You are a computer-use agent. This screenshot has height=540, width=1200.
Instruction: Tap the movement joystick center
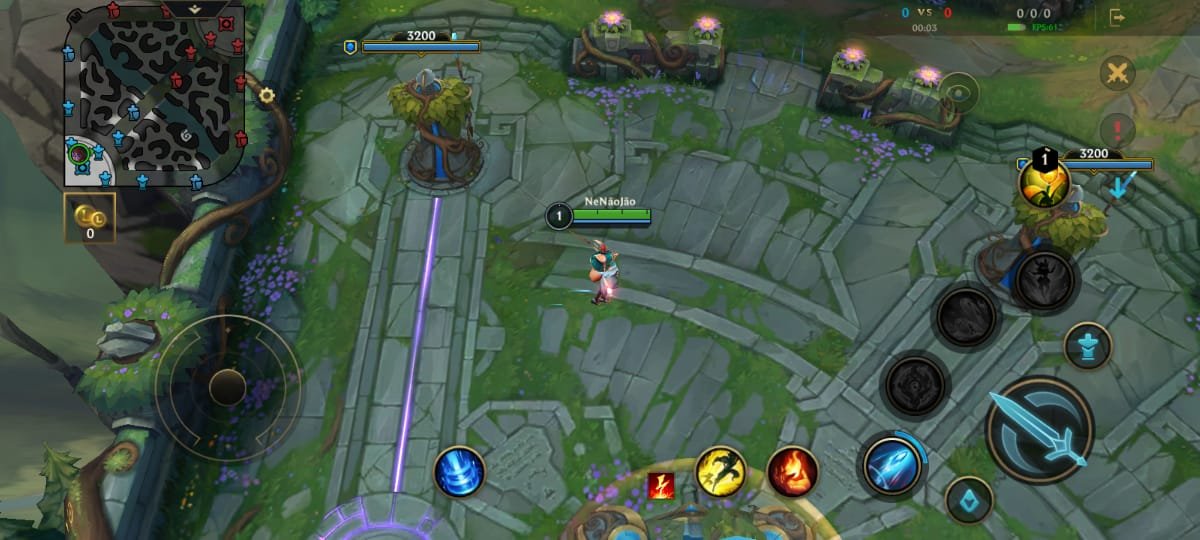pos(228,387)
